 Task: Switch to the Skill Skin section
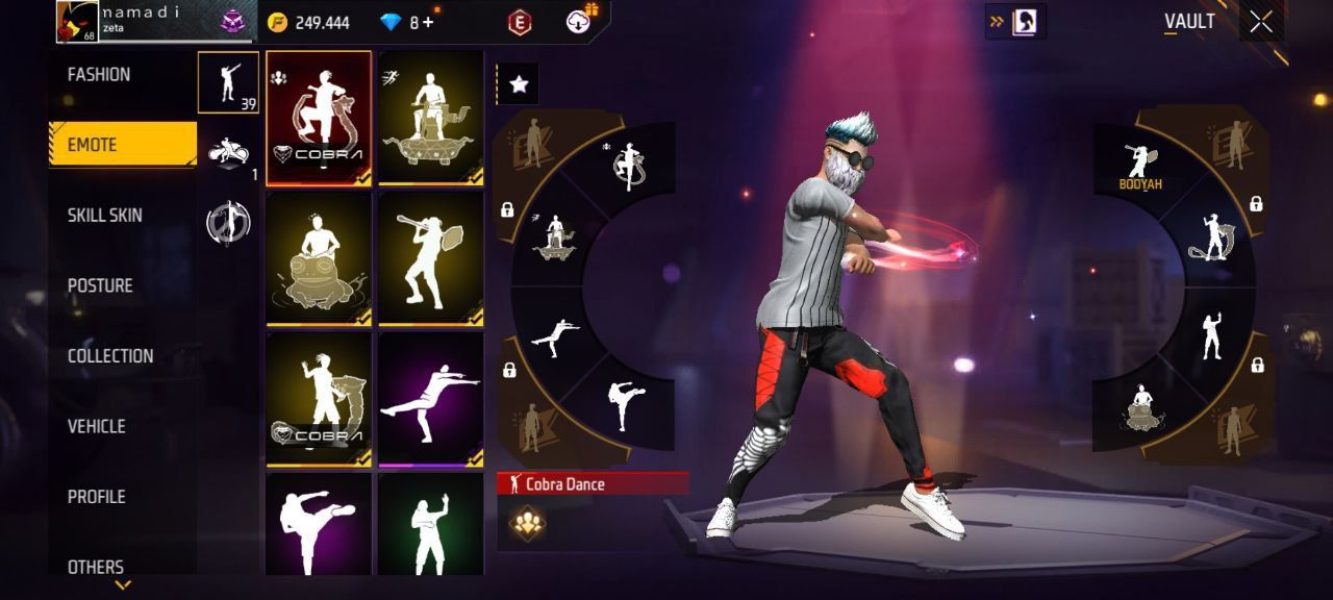[105, 215]
